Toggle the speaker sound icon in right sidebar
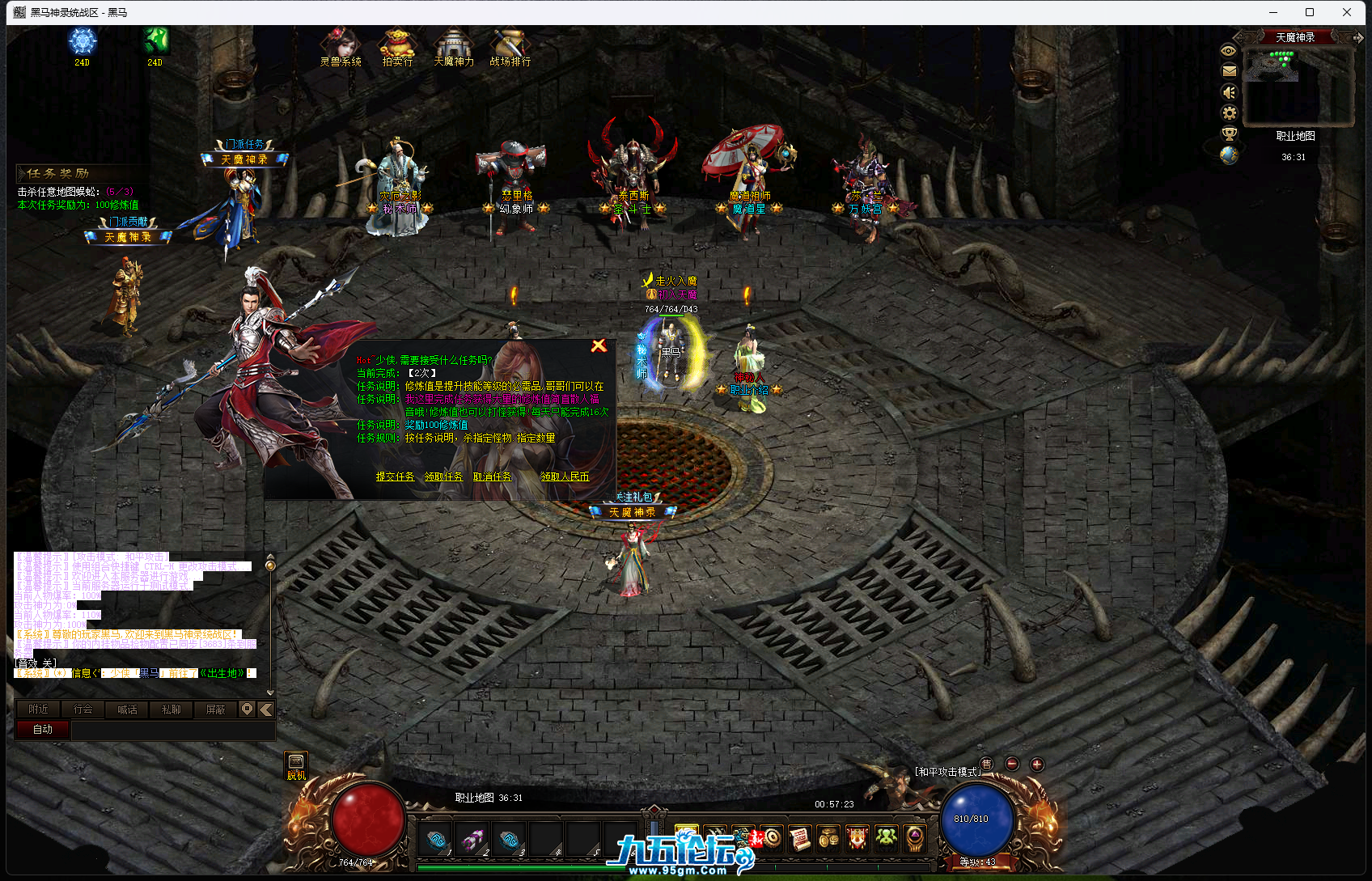The height and width of the screenshot is (881, 1372). click(x=1227, y=92)
